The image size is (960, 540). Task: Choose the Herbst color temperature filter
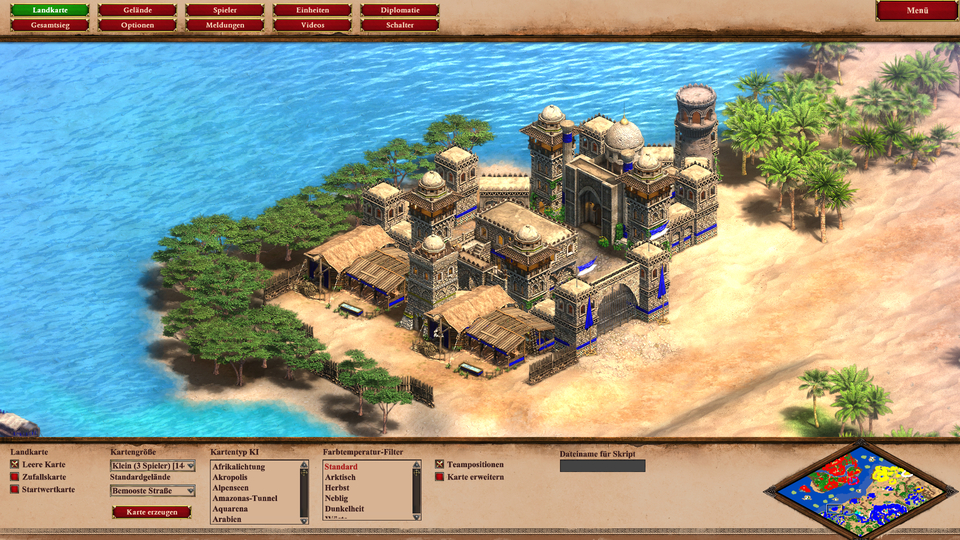337,488
